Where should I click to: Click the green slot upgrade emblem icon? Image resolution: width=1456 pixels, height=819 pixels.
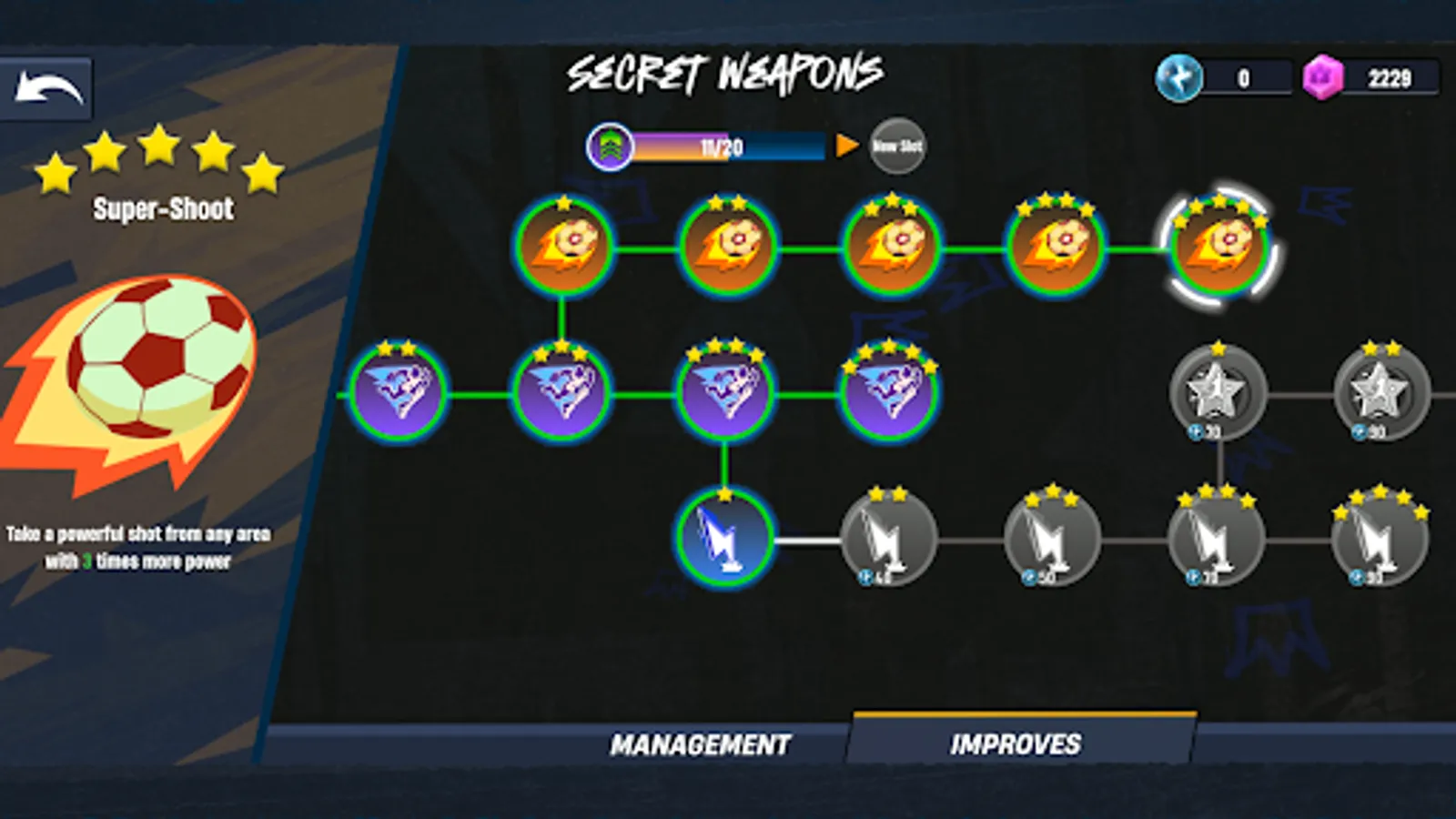pyautogui.click(x=612, y=146)
